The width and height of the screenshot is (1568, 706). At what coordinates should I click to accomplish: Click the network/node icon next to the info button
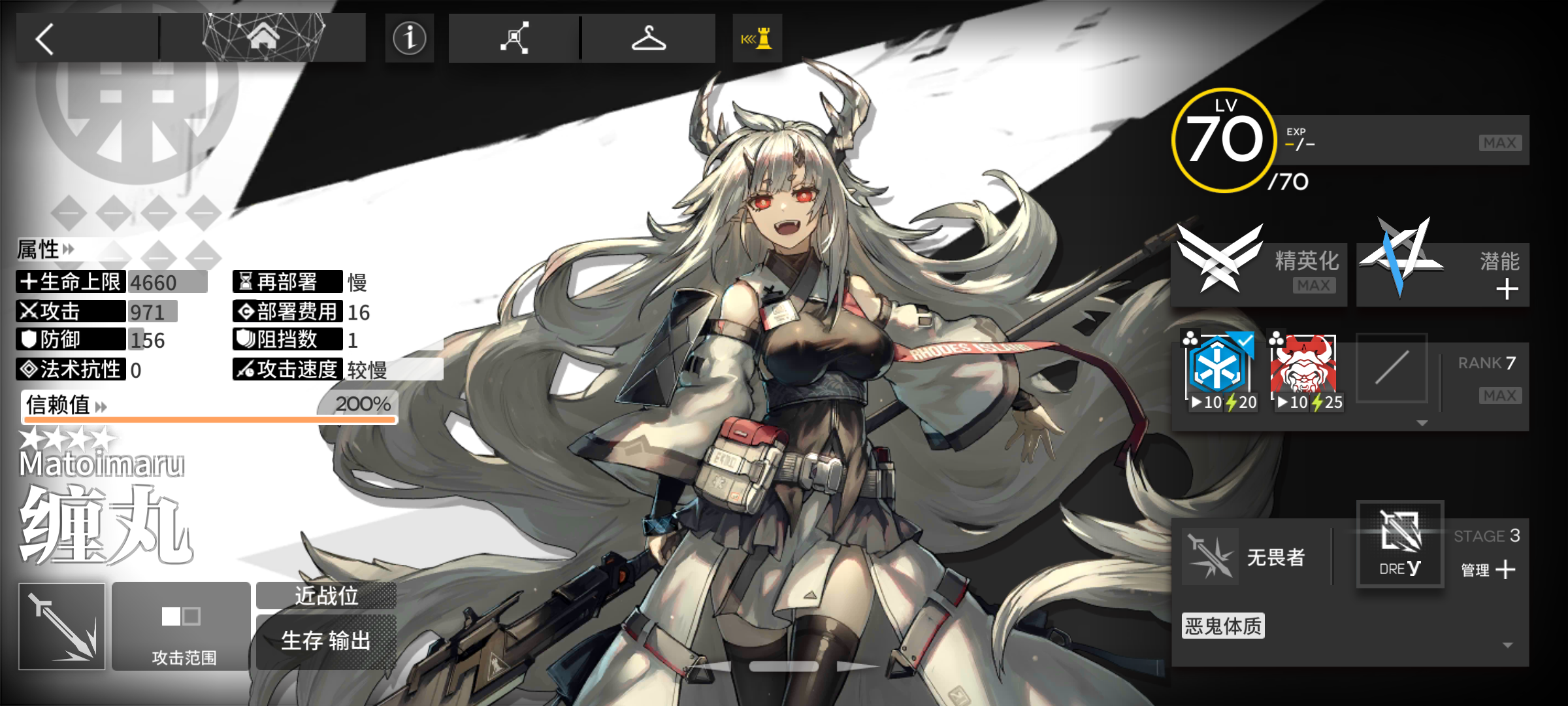pyautogui.click(x=514, y=38)
